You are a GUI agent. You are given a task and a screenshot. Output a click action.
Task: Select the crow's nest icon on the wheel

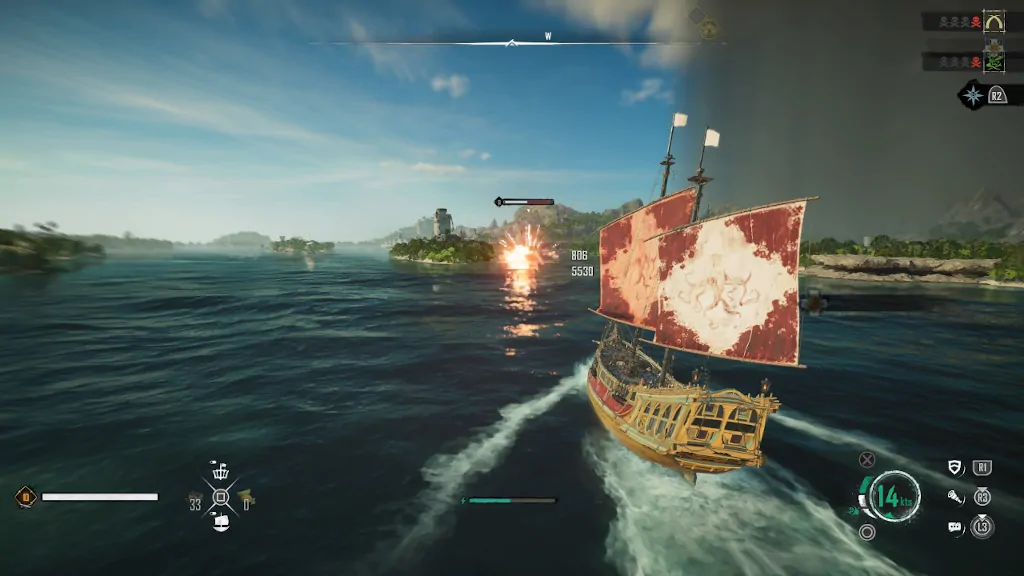tap(220, 472)
